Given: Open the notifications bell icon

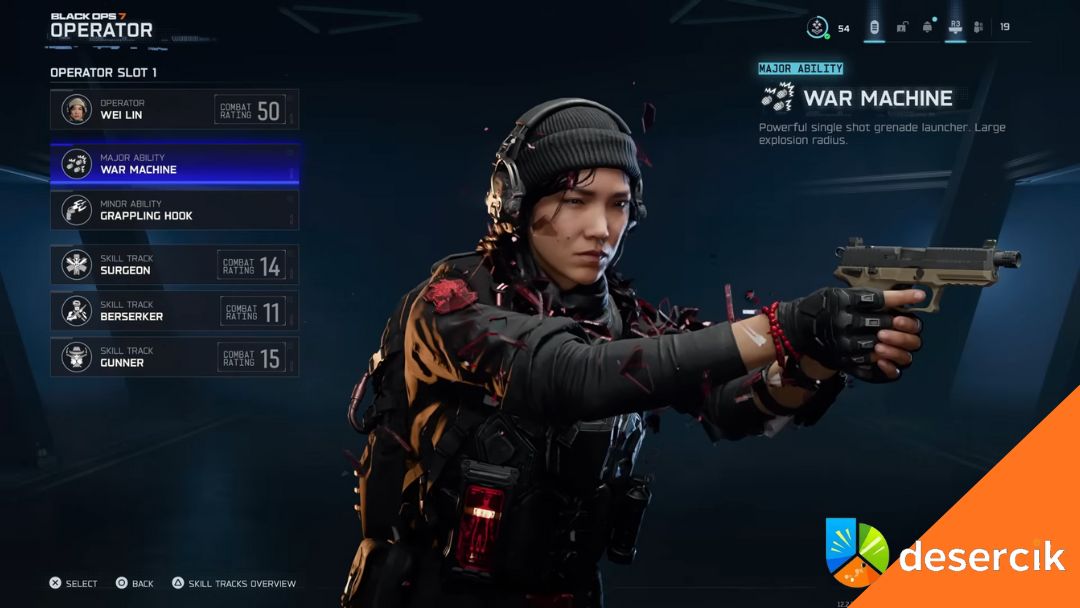Looking at the screenshot, I should pos(927,27).
